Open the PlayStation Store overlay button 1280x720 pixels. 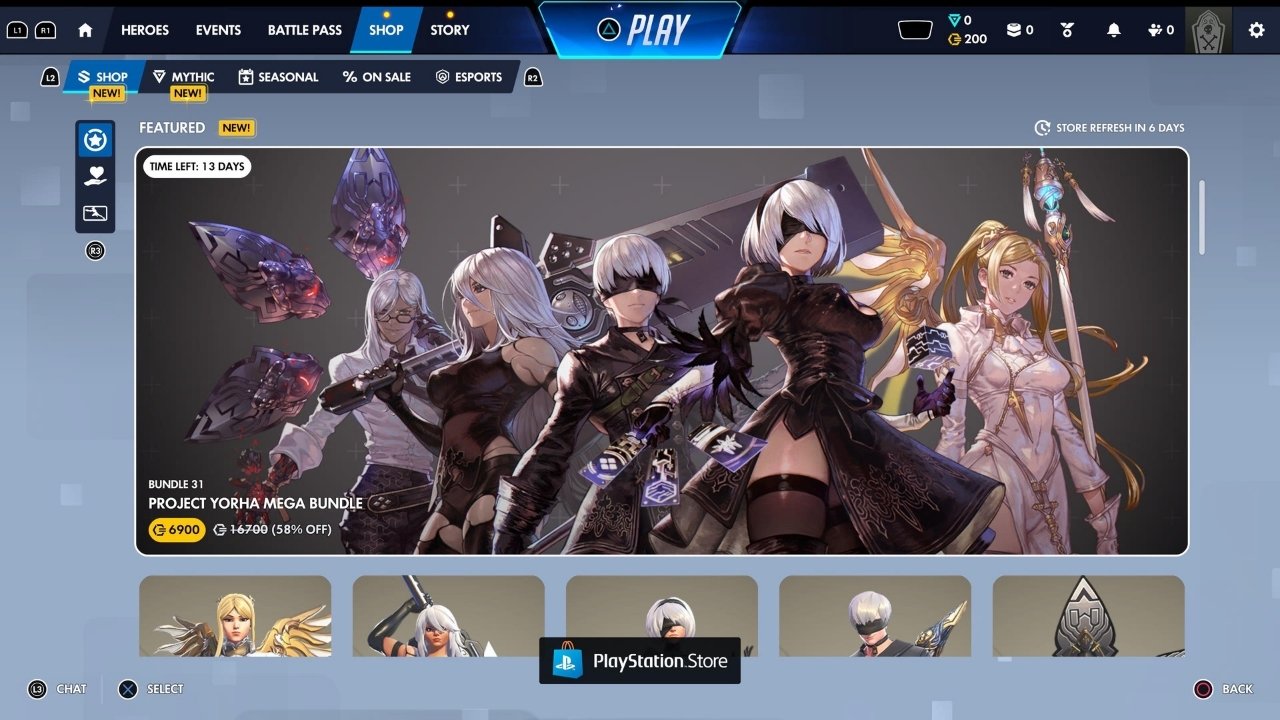click(640, 661)
